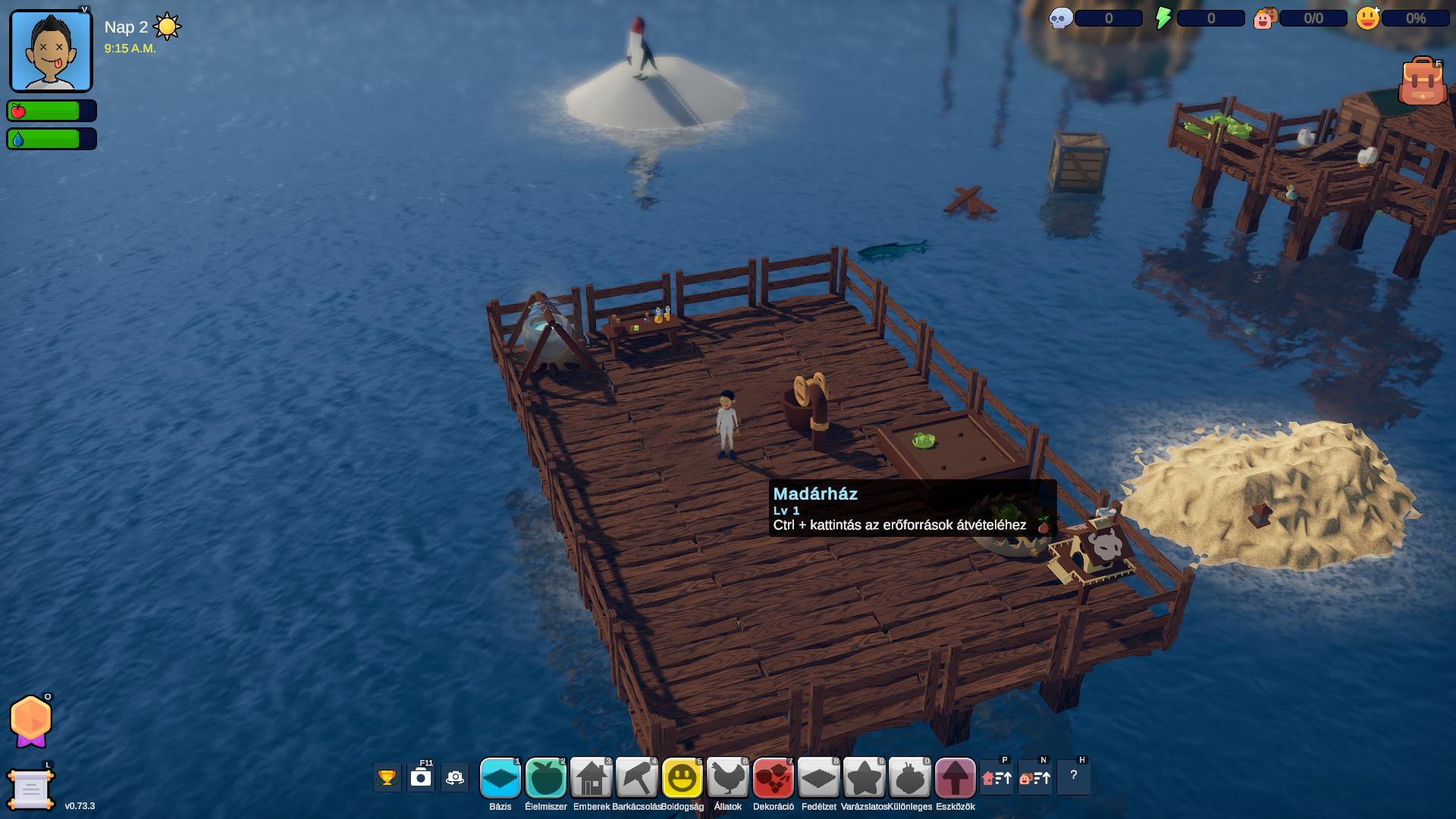Choose the Fedélzet deck category

tap(819, 778)
